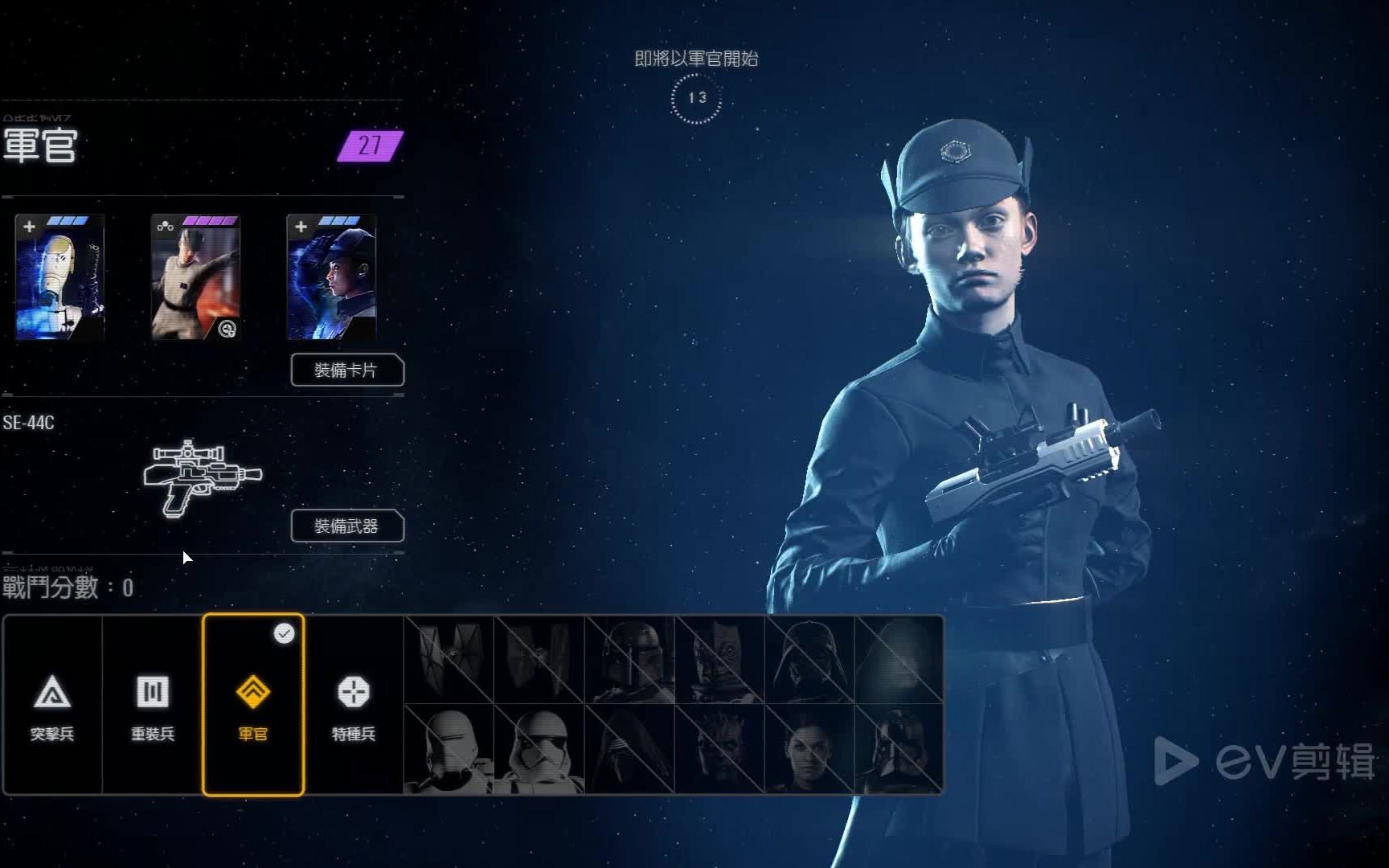Select the 突擊兵 assault class
Image resolution: width=1389 pixels, height=868 pixels.
point(52,705)
